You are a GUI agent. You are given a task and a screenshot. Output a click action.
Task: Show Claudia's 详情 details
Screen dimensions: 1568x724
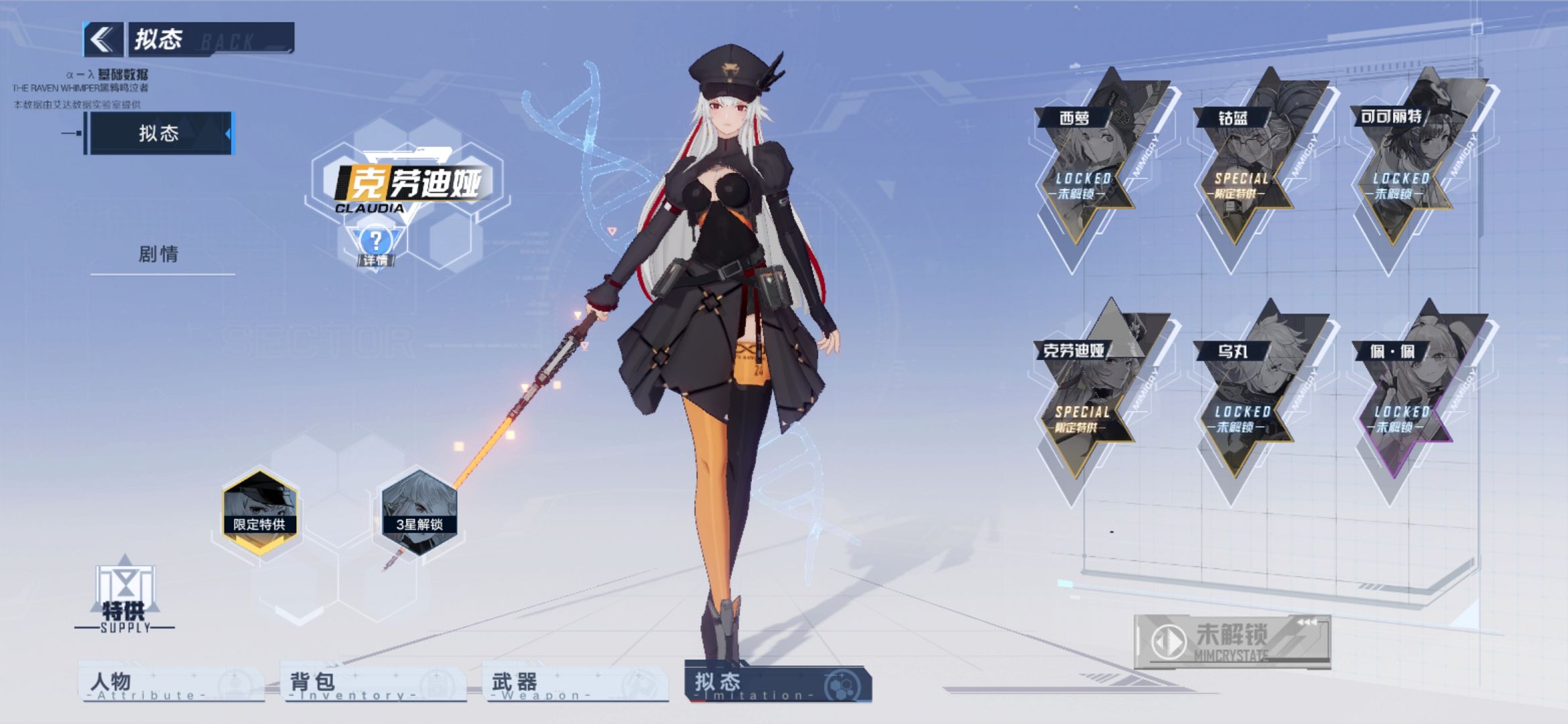(x=376, y=245)
